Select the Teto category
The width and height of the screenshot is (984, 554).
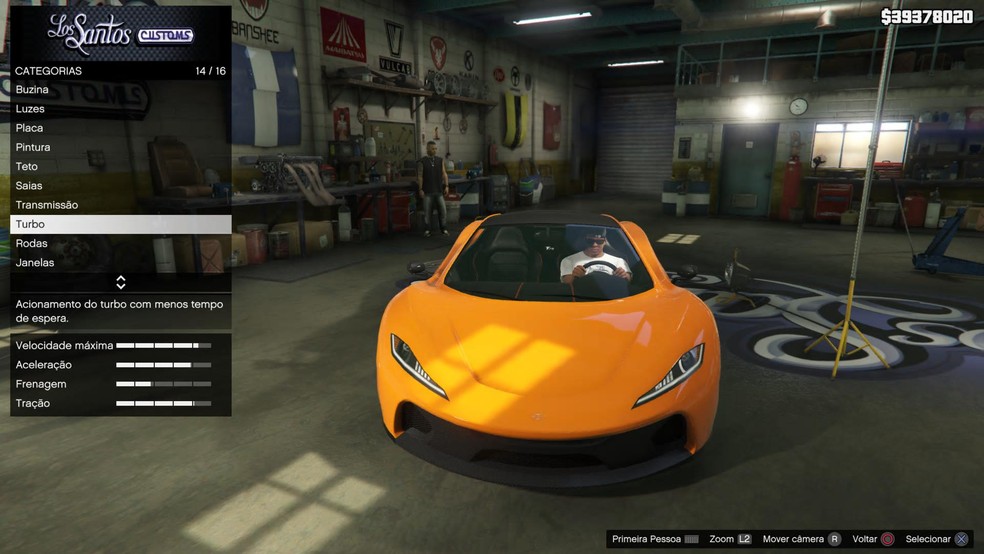(x=120, y=167)
